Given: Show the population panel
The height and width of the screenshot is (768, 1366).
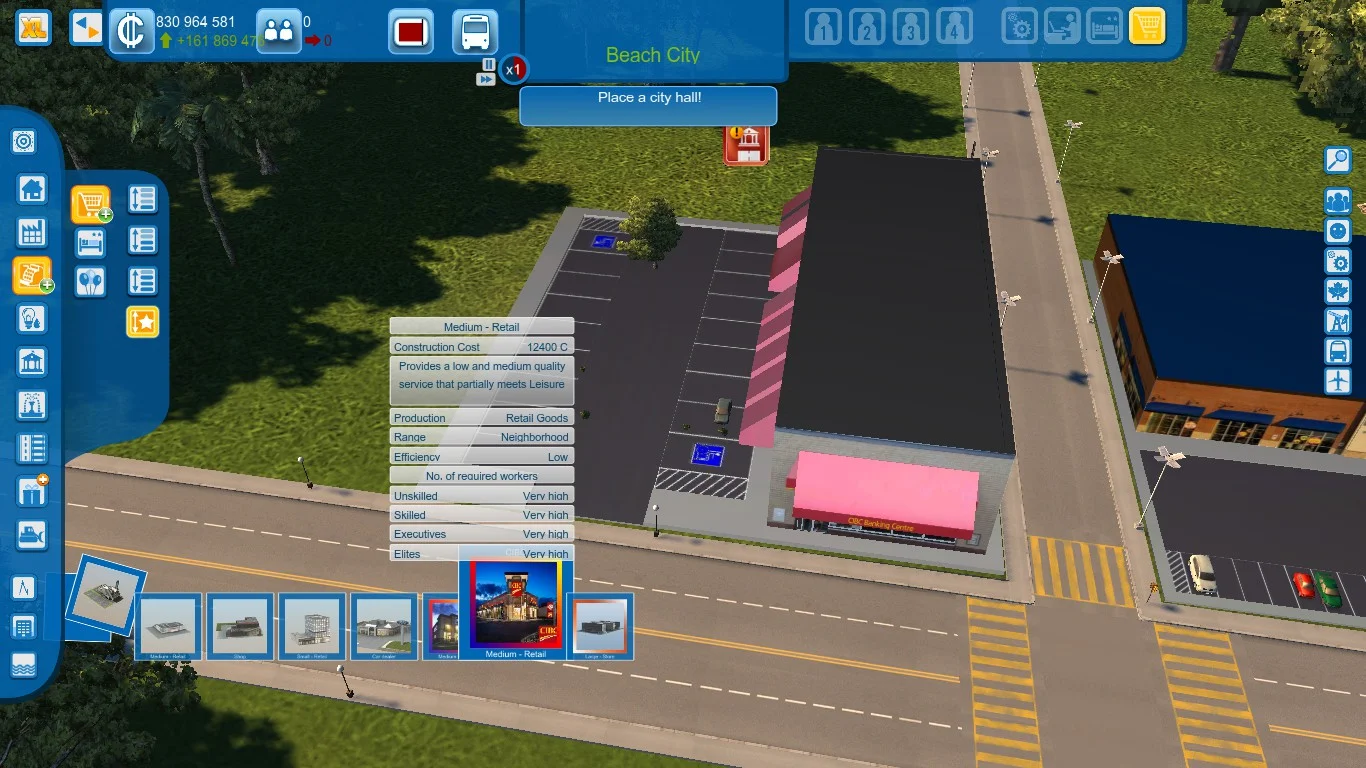Looking at the screenshot, I should [278, 30].
